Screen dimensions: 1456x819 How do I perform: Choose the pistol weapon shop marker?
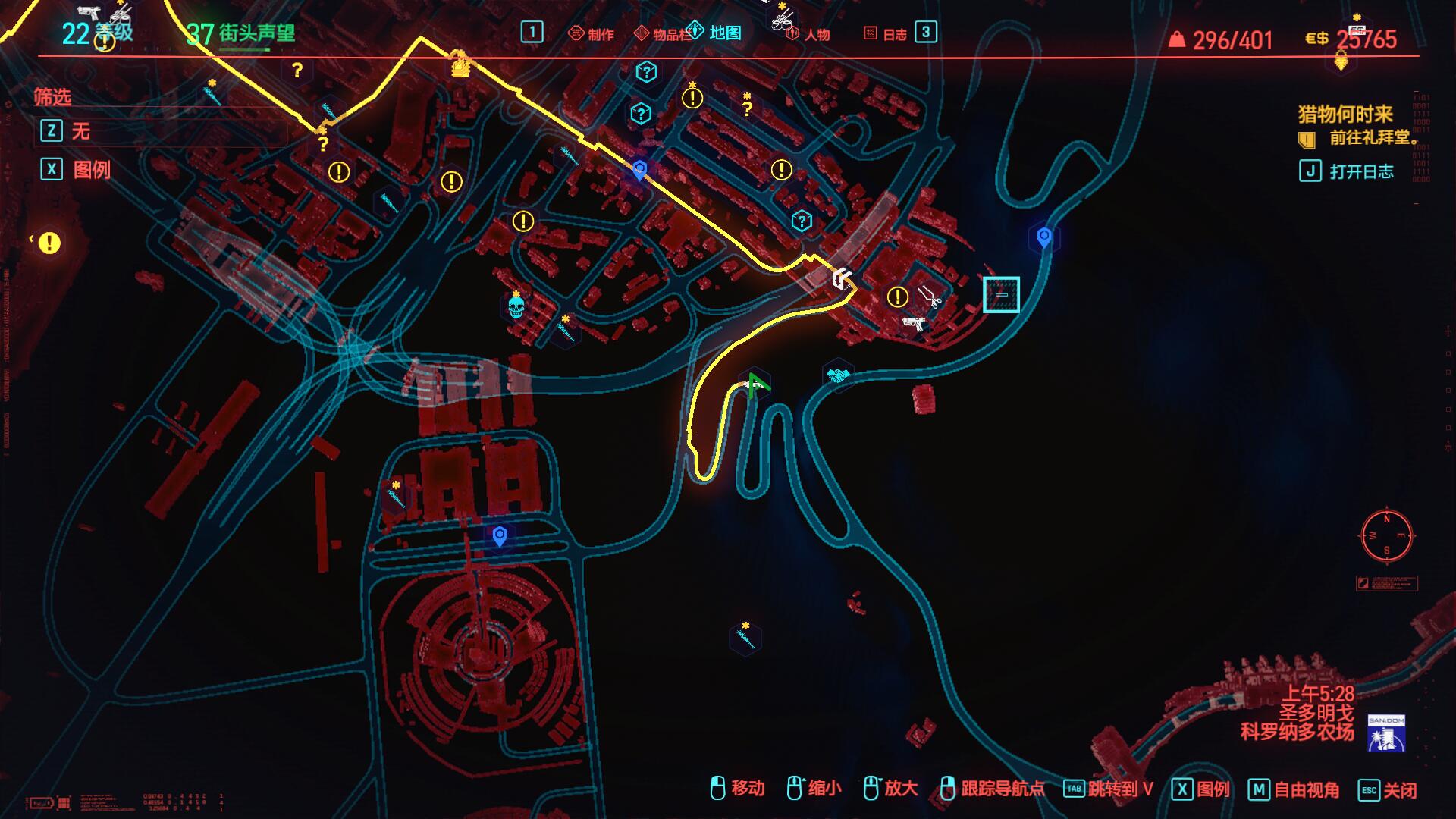(915, 324)
